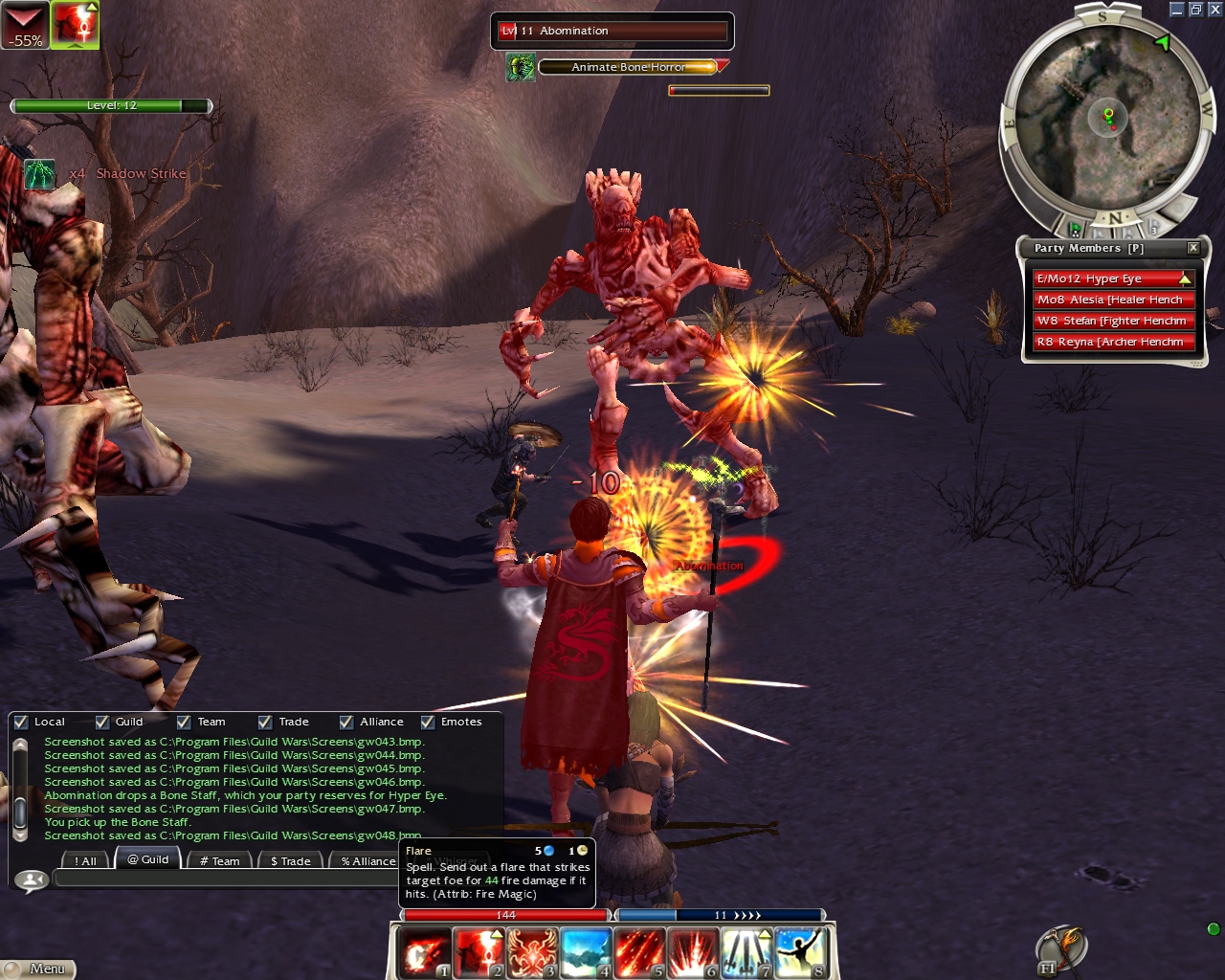This screenshot has height=980, width=1225.
Task: Cast the blue cloud skill in slot 4
Action: 586,953
